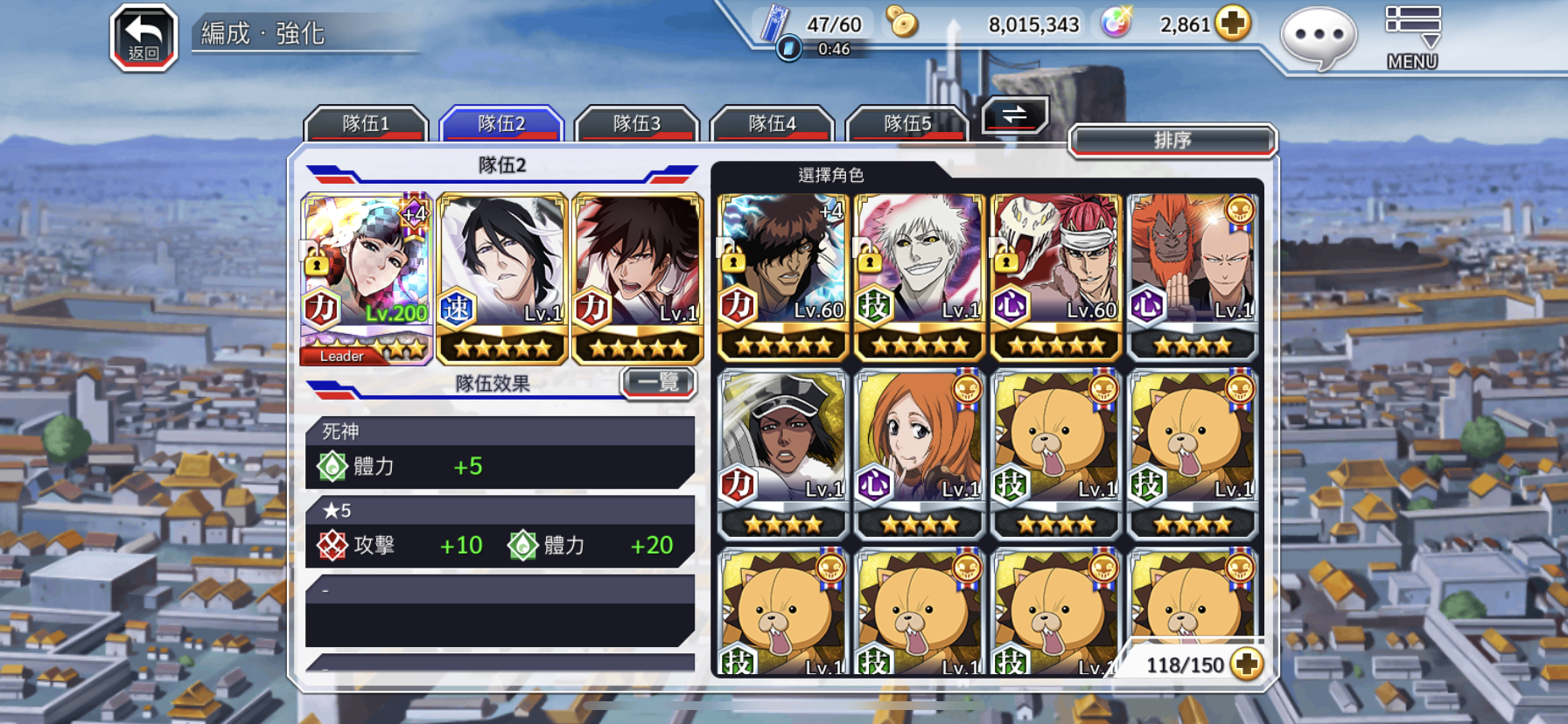Pick the orange beast and bald man card
Image resolution: width=1568 pixels, height=724 pixels.
(x=1193, y=276)
